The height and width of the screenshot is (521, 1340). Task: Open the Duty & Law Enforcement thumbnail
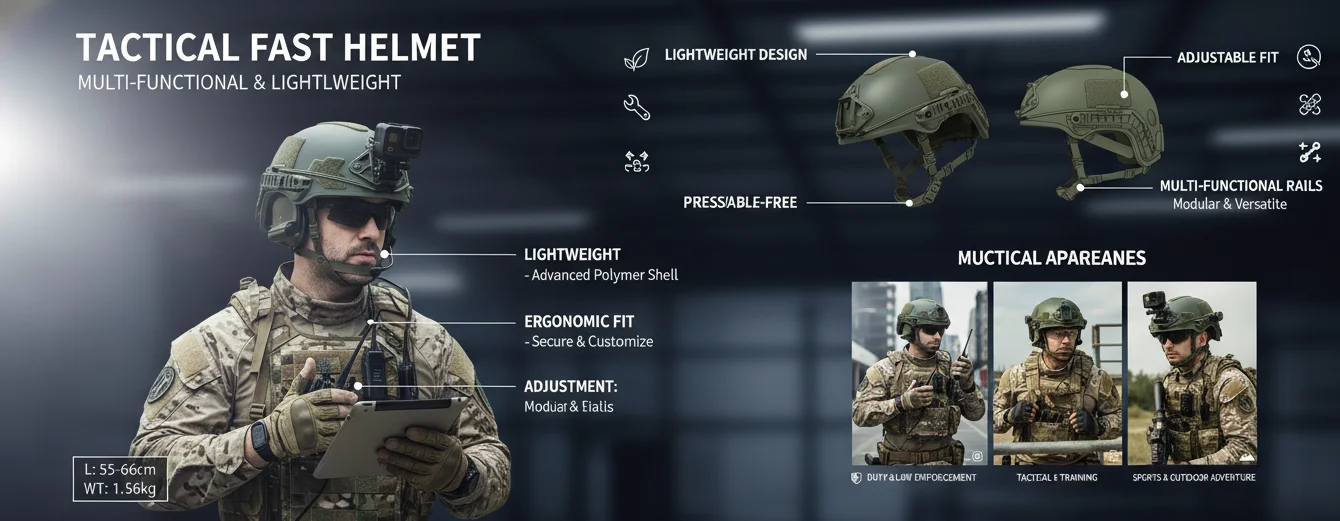click(919, 373)
